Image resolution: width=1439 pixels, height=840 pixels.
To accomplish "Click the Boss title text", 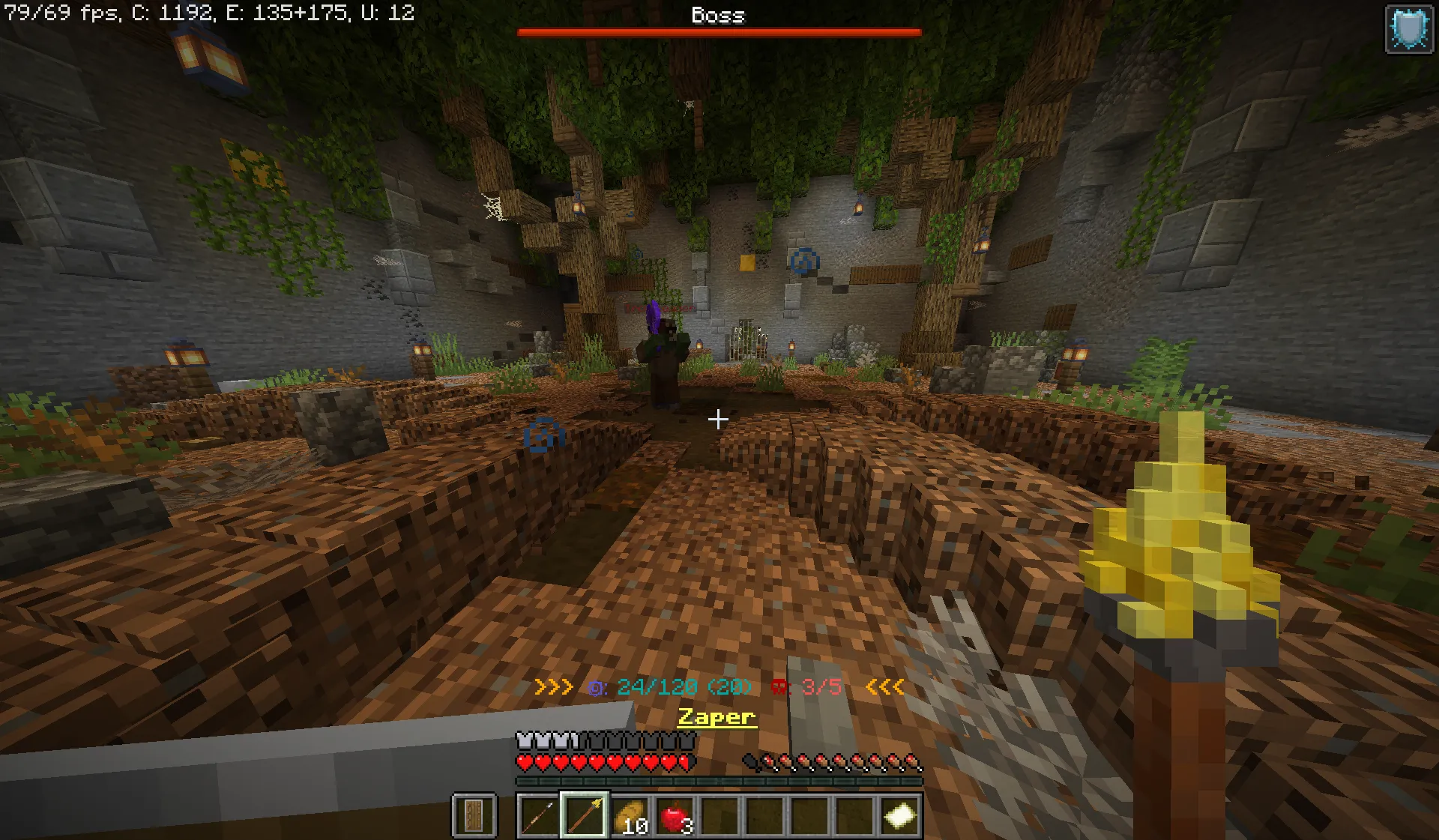I will point(717,16).
